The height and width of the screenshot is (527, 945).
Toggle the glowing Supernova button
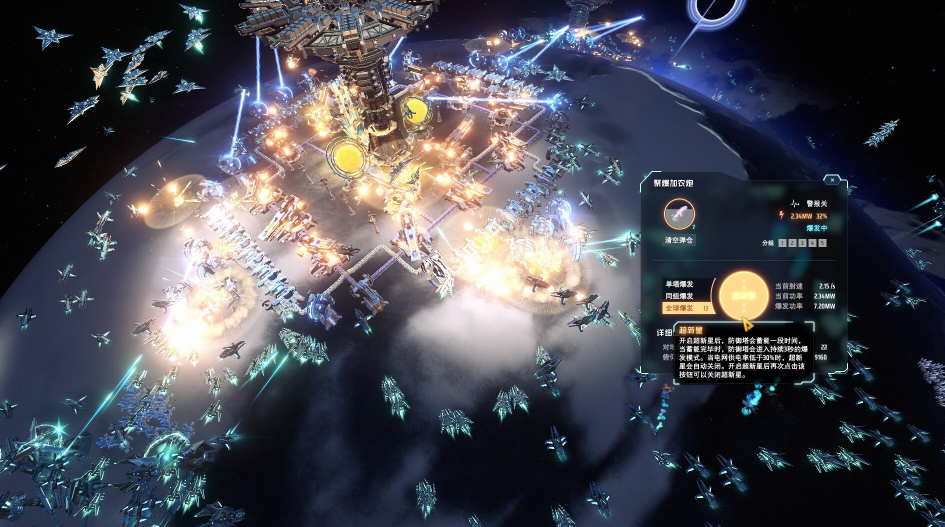[741, 296]
